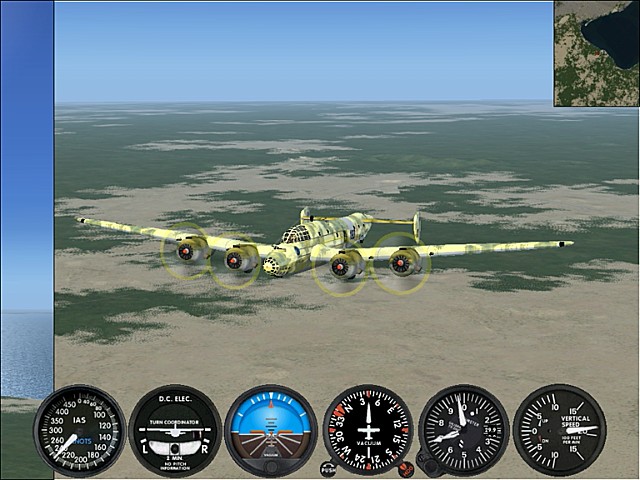Click the airspeed indicator gauge
Screen dimensions: 640x480
point(79,430)
